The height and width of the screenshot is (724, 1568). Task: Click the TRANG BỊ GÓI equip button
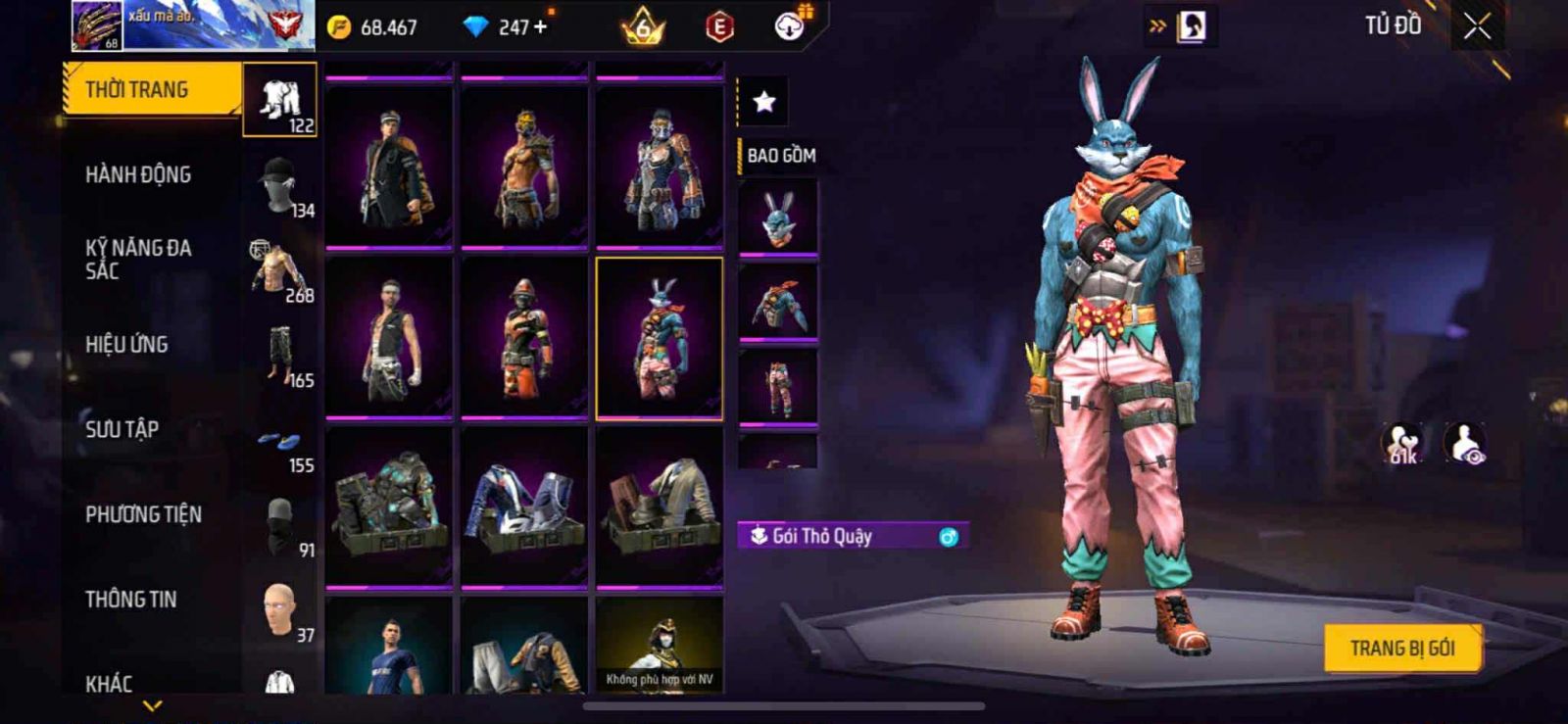tap(1401, 649)
